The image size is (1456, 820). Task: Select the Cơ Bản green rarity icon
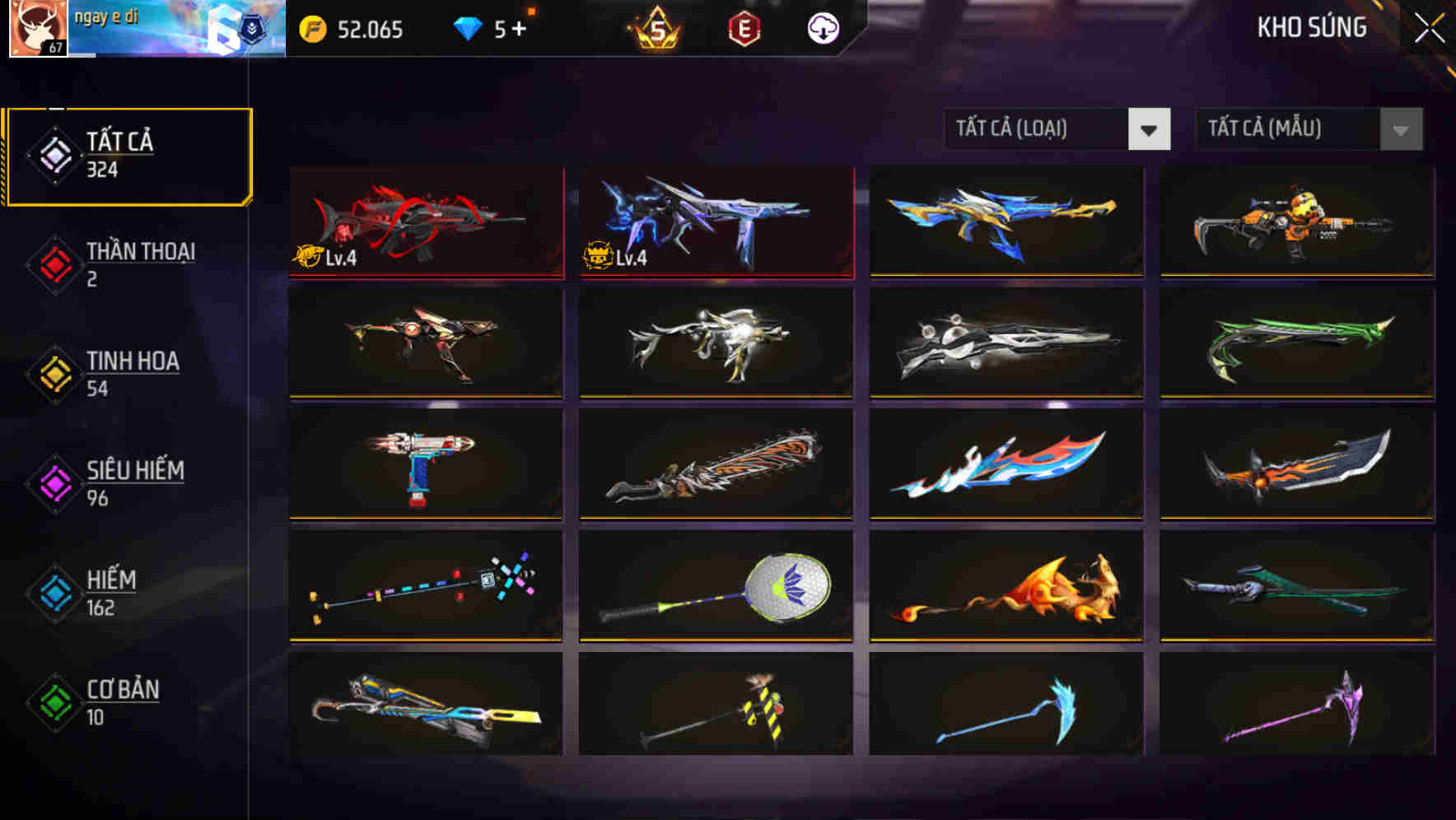[x=53, y=701]
